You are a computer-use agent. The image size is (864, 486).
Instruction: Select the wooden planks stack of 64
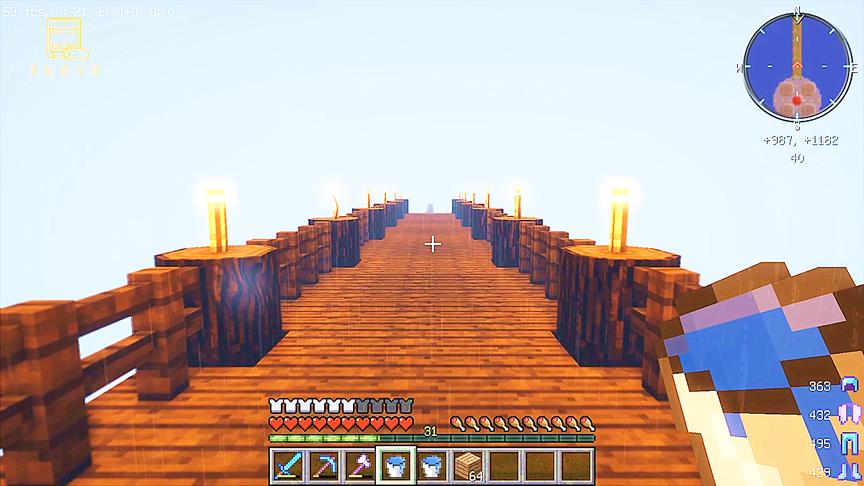(468, 465)
